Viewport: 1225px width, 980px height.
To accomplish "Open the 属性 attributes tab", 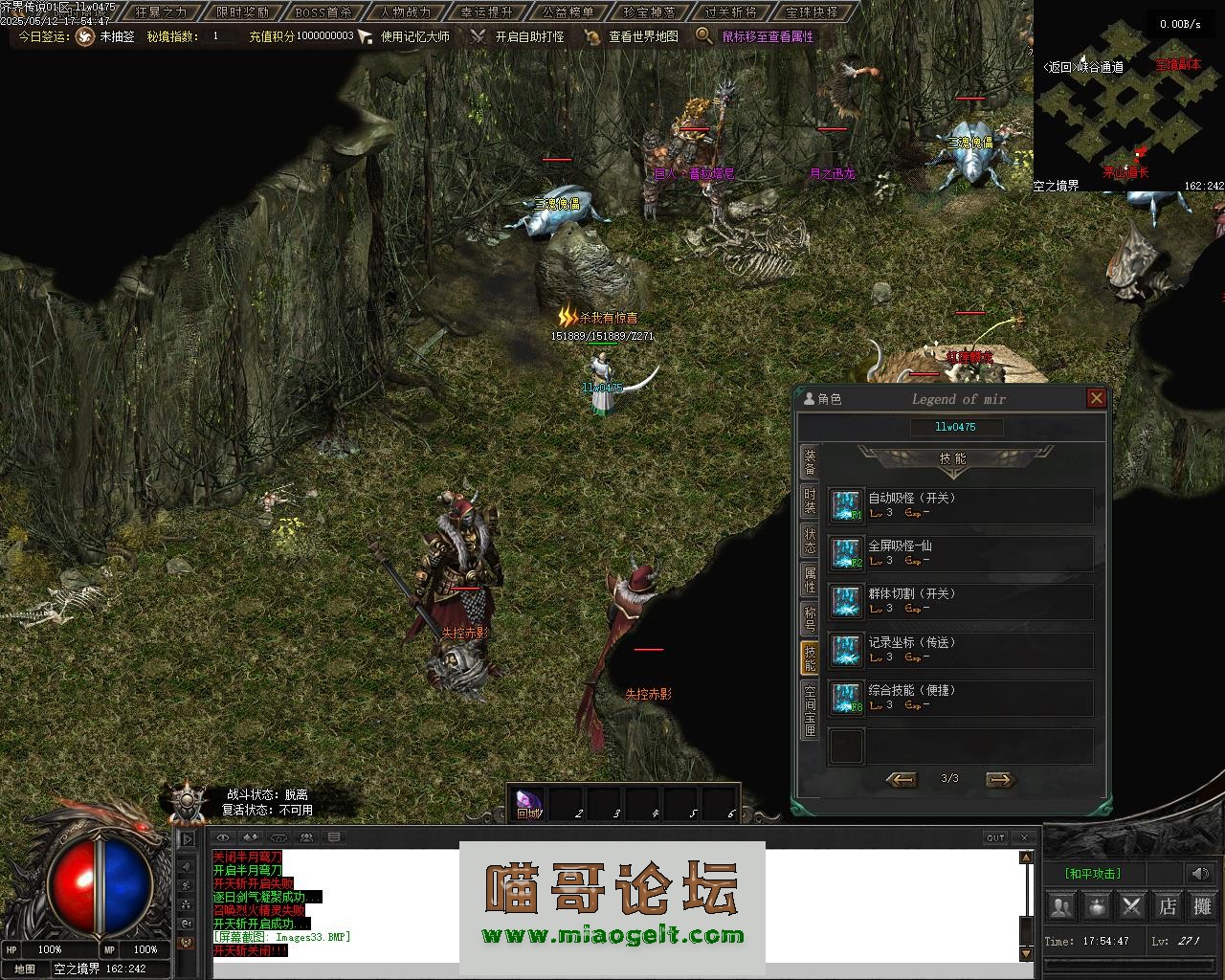I will coord(810,580).
